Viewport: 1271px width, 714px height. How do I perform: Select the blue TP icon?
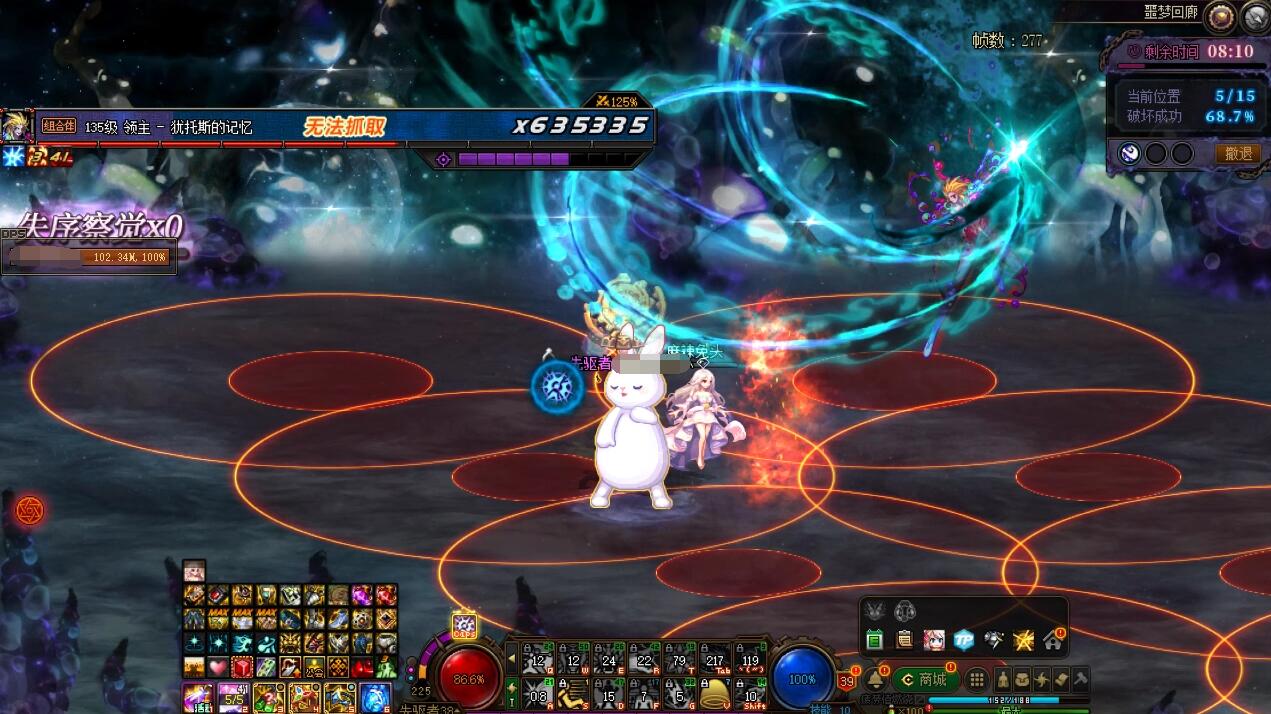[x=963, y=640]
